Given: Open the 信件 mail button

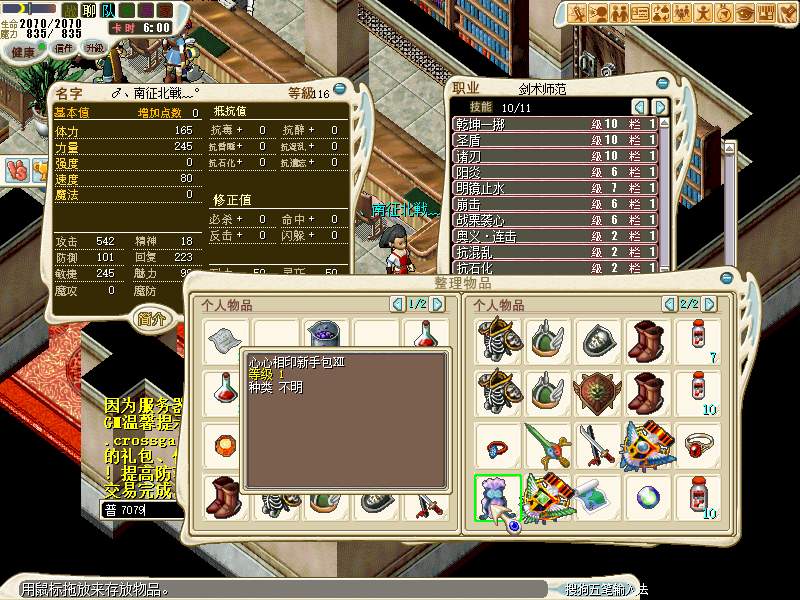Looking at the screenshot, I should point(63,48).
